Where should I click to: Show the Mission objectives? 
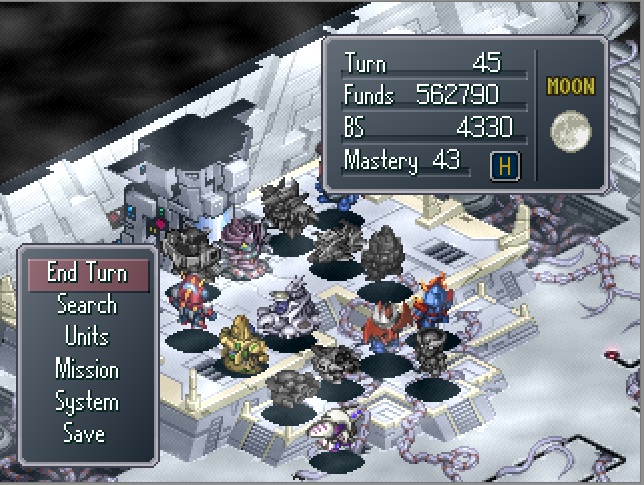coord(87,369)
